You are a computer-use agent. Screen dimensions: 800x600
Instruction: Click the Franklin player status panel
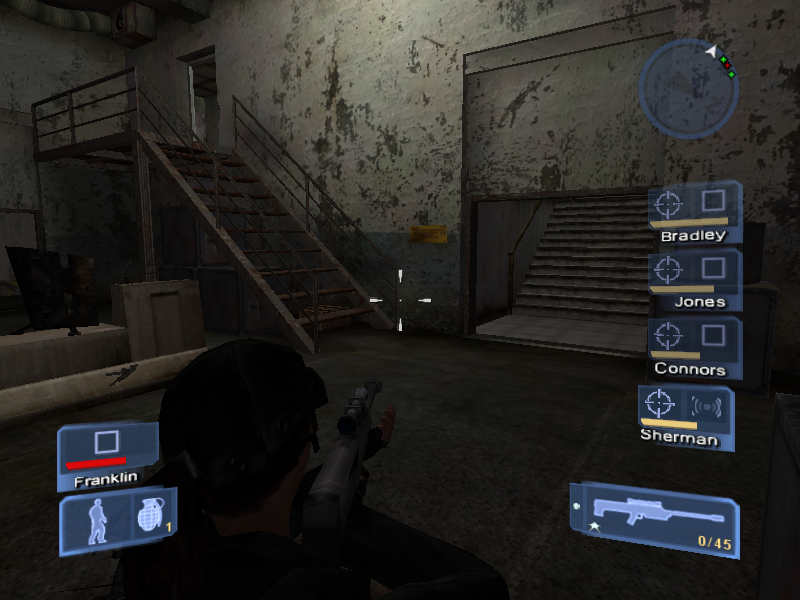[107, 455]
